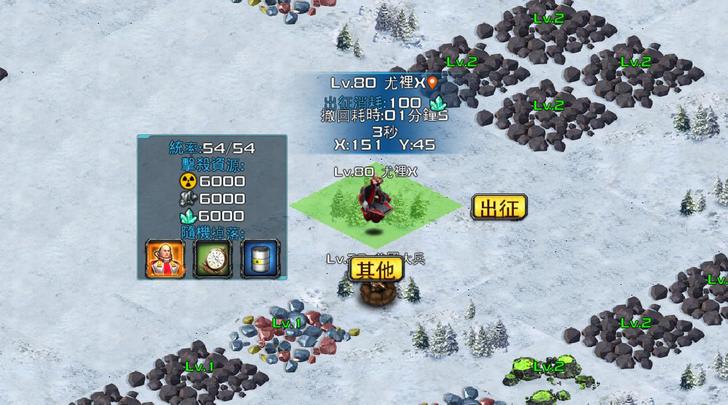Open the 其他 (Other) options button
Viewport: 728px width, 405px height.
click(x=376, y=268)
